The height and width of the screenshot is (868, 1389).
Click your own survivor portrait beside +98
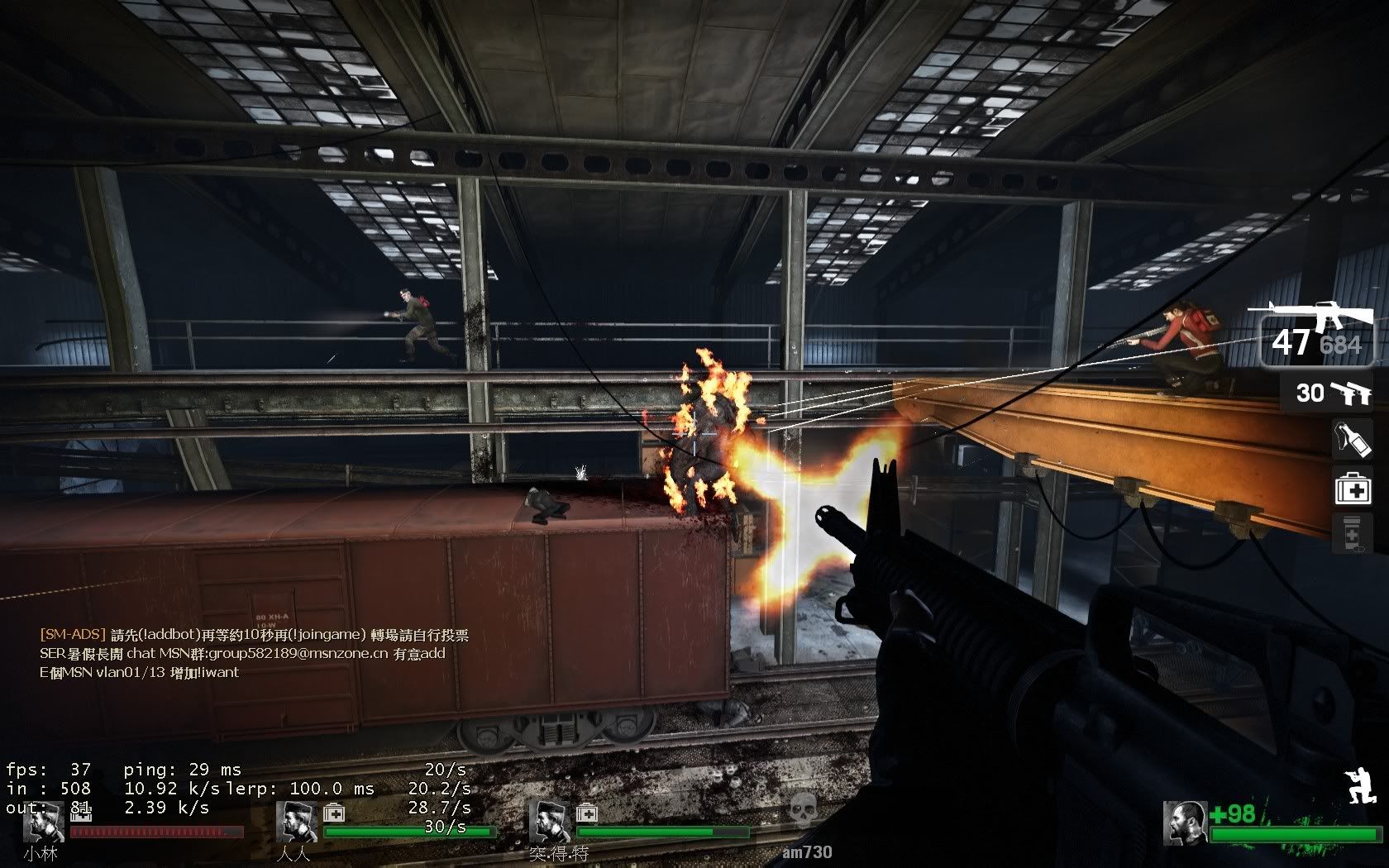point(1184,823)
